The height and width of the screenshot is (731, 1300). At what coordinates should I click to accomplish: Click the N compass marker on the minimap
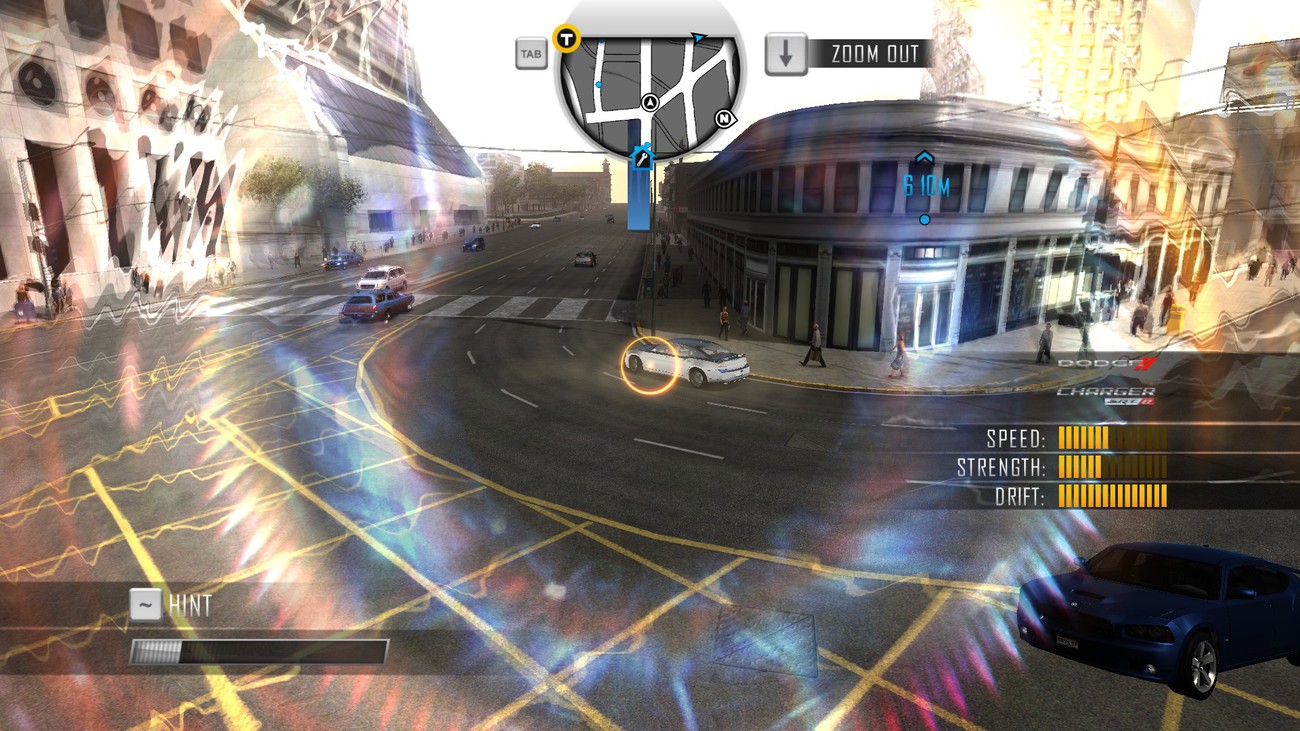[724, 119]
